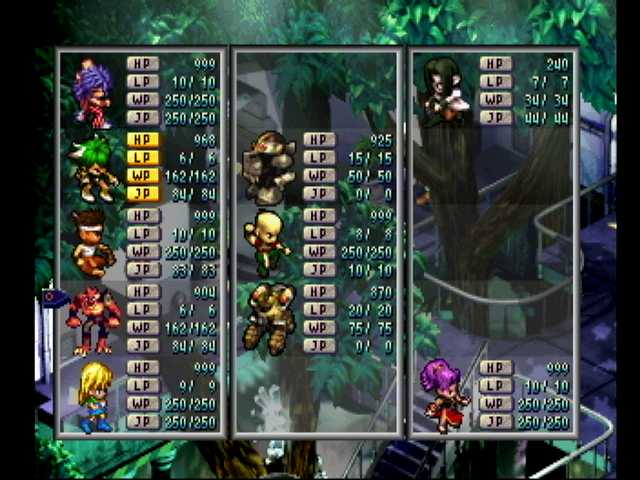Select the brown-haired character with white headband
This screenshot has width=640, height=480.
click(x=93, y=242)
